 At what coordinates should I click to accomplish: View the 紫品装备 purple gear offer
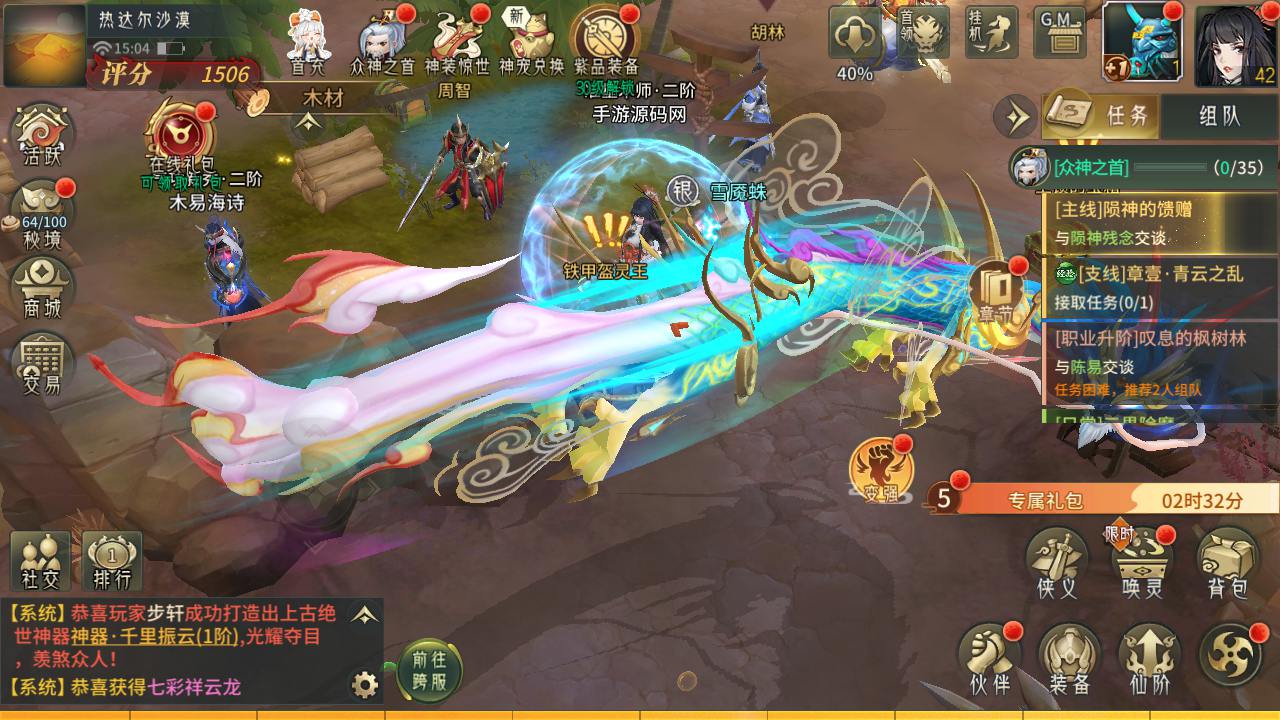point(607,40)
